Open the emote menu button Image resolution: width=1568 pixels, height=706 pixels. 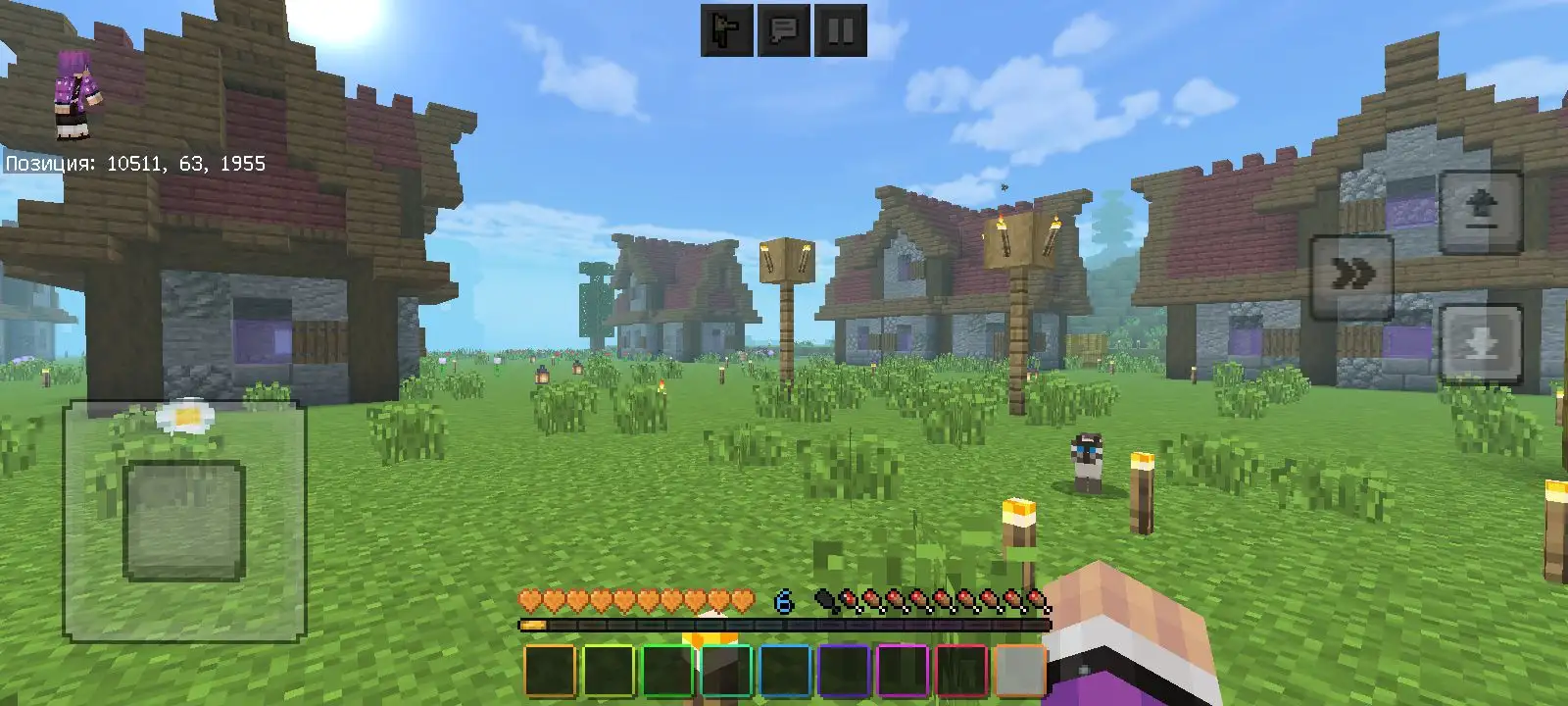coord(727,31)
